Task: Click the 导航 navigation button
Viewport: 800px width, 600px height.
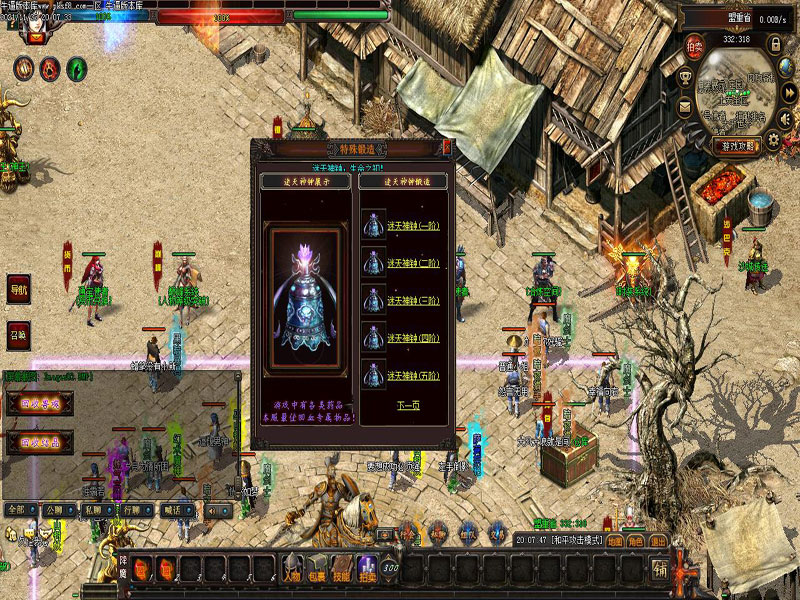Action: click(x=19, y=287)
